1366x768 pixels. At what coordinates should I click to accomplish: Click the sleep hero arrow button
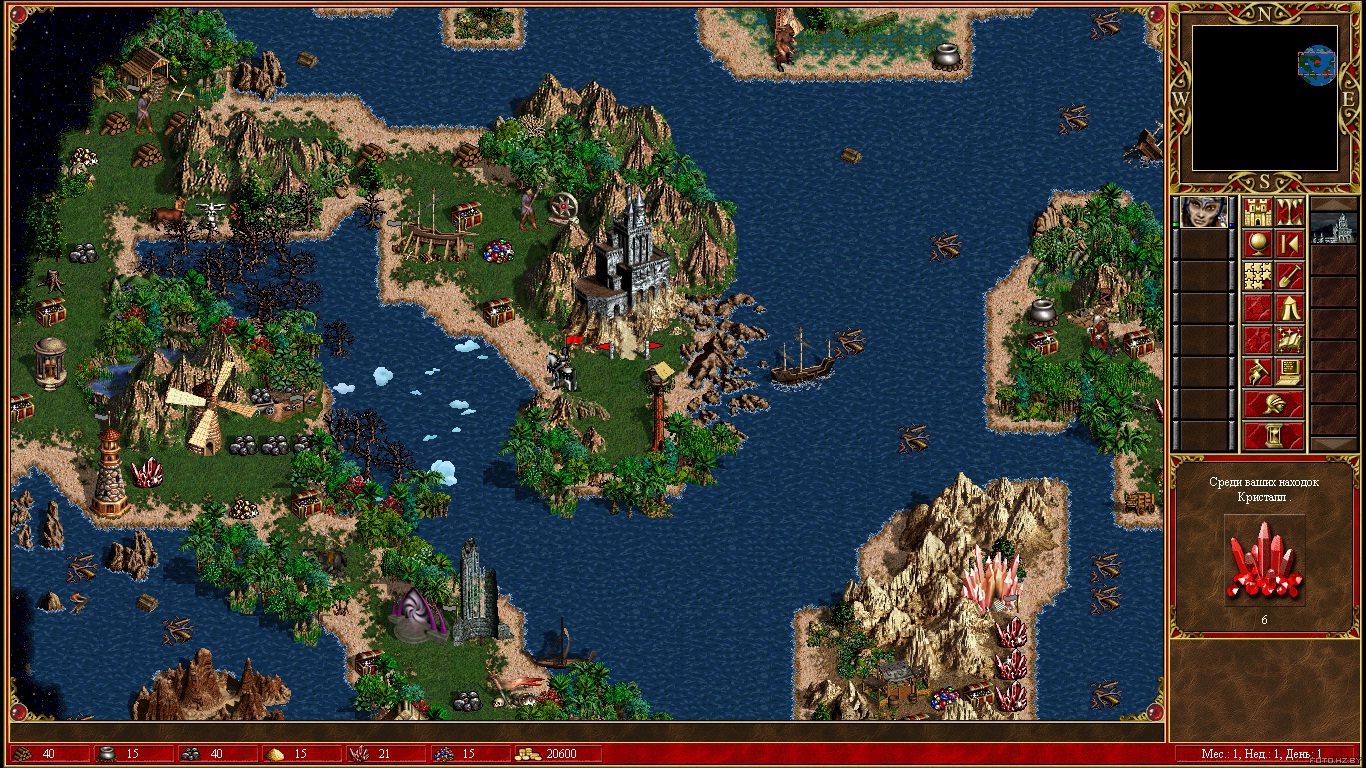tap(1289, 243)
